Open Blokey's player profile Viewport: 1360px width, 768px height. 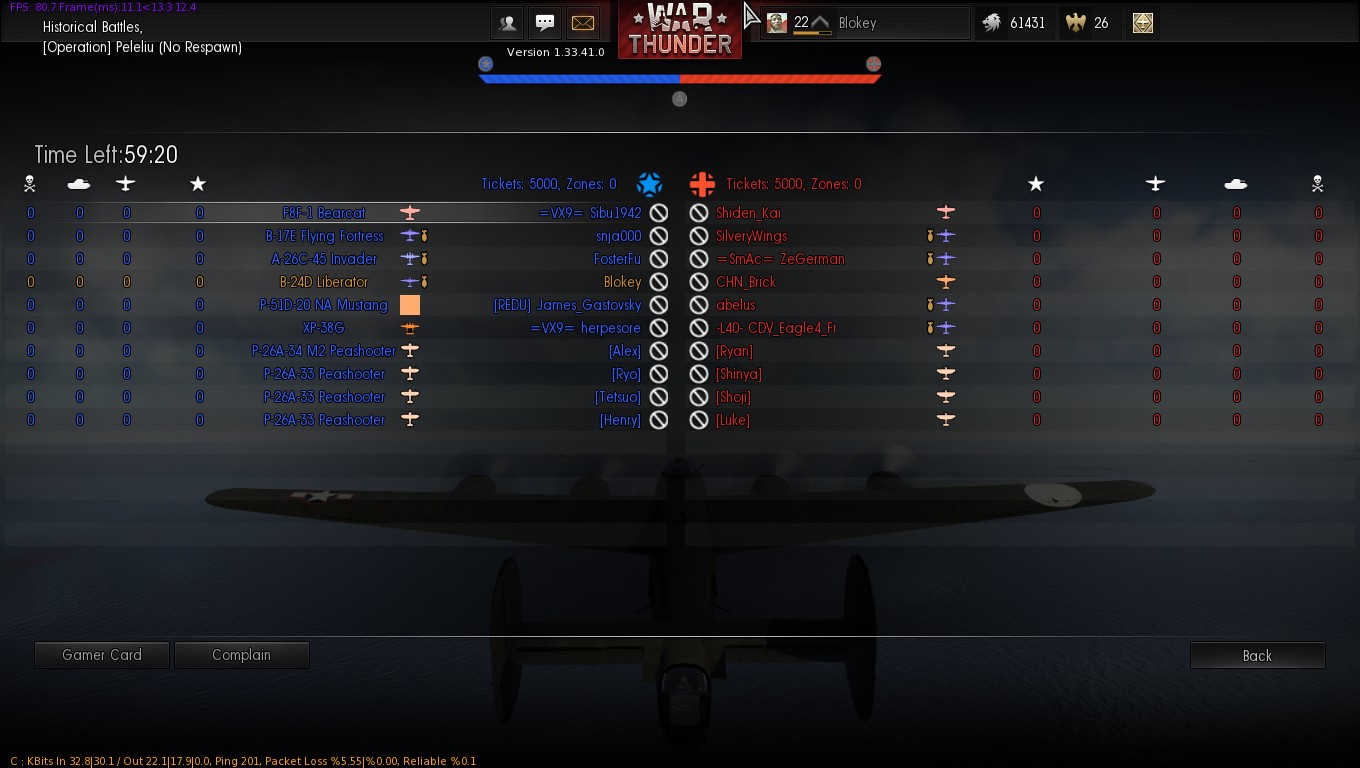point(865,23)
